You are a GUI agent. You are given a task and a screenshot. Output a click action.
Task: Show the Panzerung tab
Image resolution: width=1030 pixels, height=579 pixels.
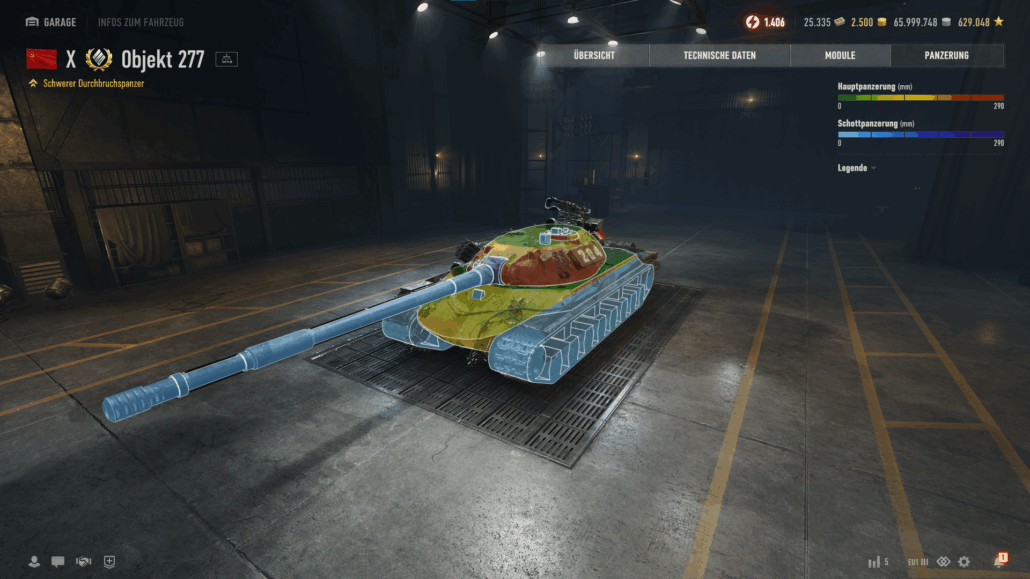[946, 56]
